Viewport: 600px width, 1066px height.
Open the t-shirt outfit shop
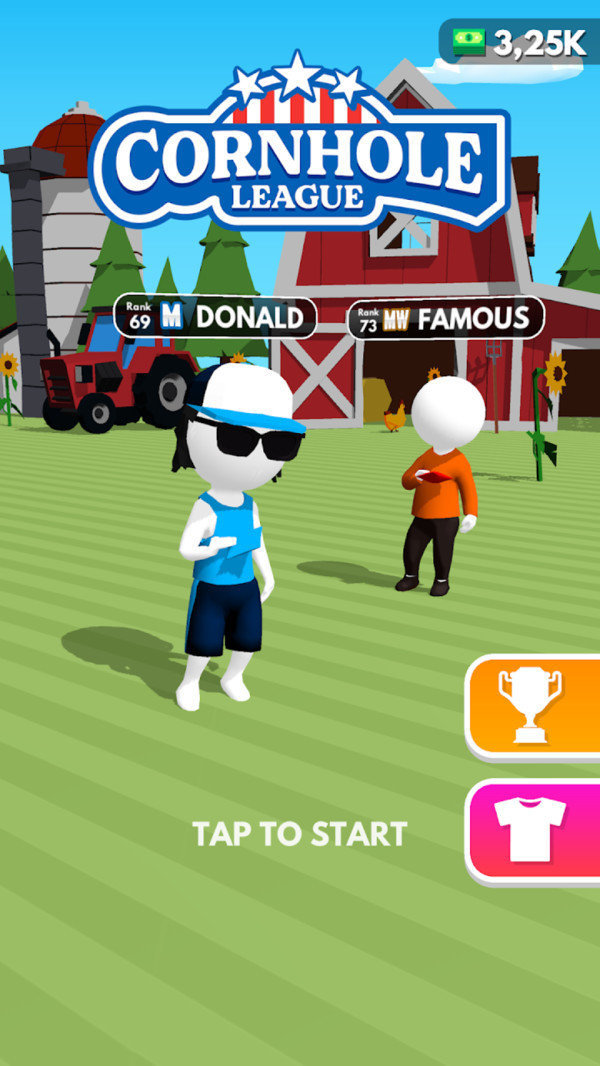click(532, 830)
